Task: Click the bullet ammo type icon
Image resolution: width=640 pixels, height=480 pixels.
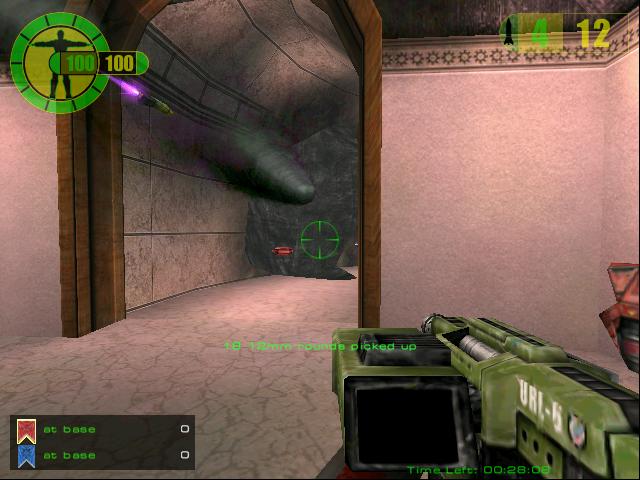Action: [x=509, y=33]
